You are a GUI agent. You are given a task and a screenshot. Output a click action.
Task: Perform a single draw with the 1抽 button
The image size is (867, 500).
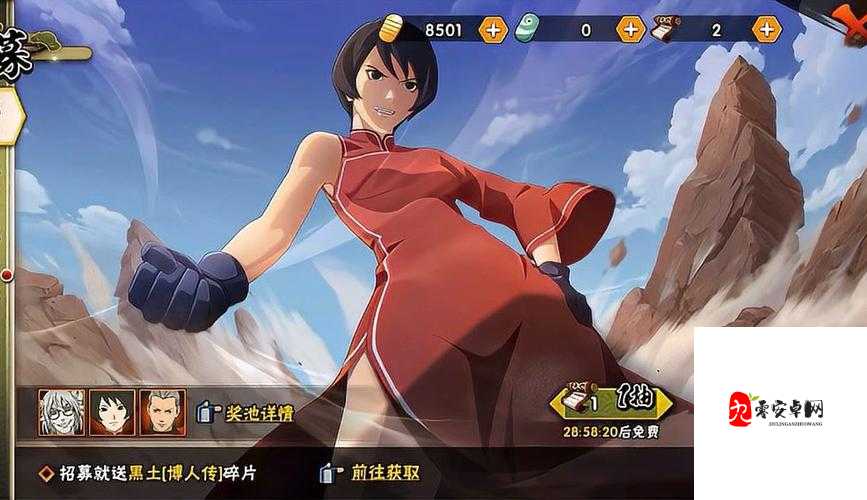pos(611,402)
